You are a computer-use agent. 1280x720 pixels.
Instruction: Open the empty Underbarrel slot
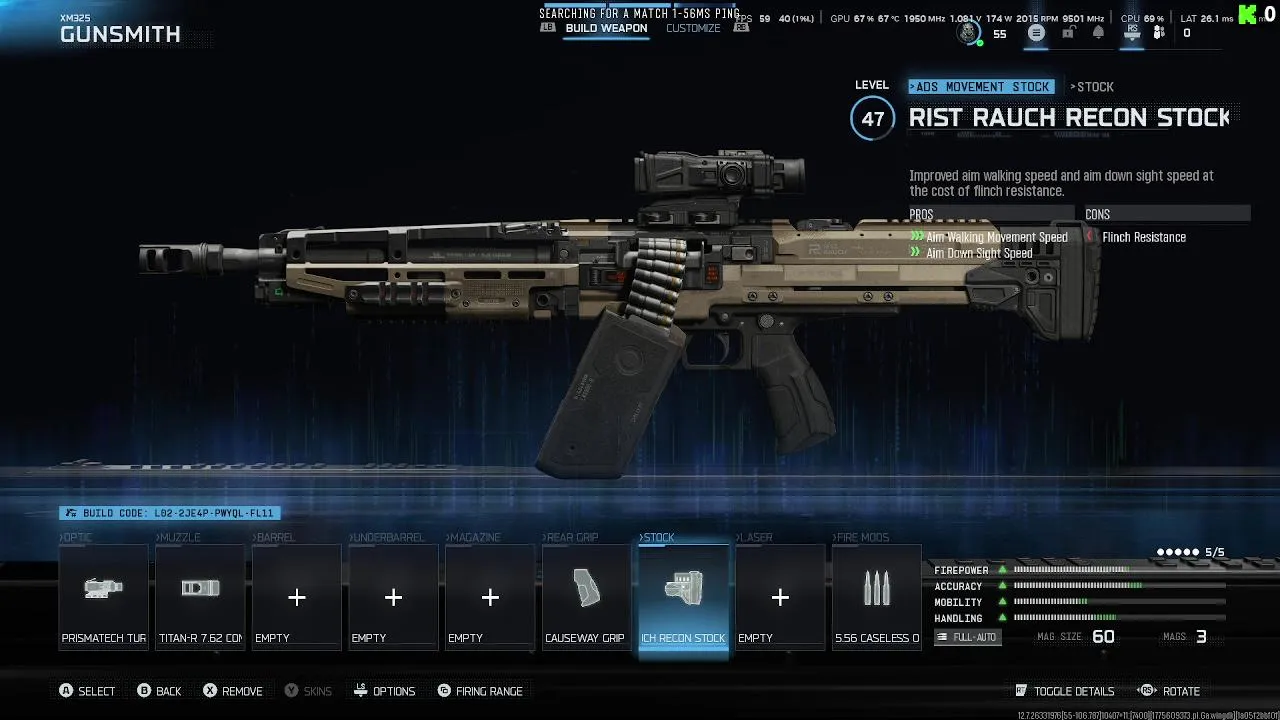(x=393, y=597)
